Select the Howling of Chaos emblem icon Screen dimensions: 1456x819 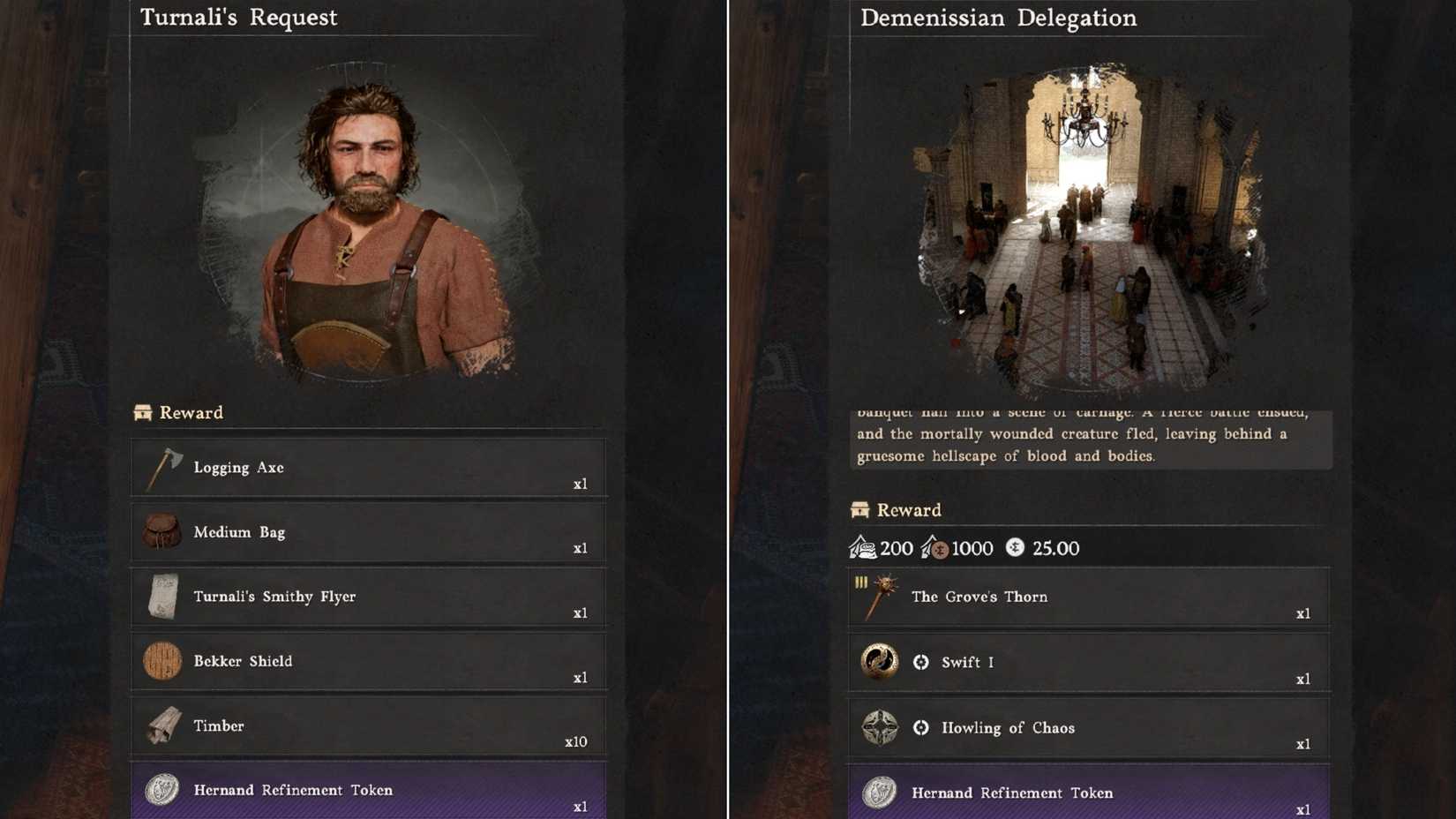click(x=880, y=727)
